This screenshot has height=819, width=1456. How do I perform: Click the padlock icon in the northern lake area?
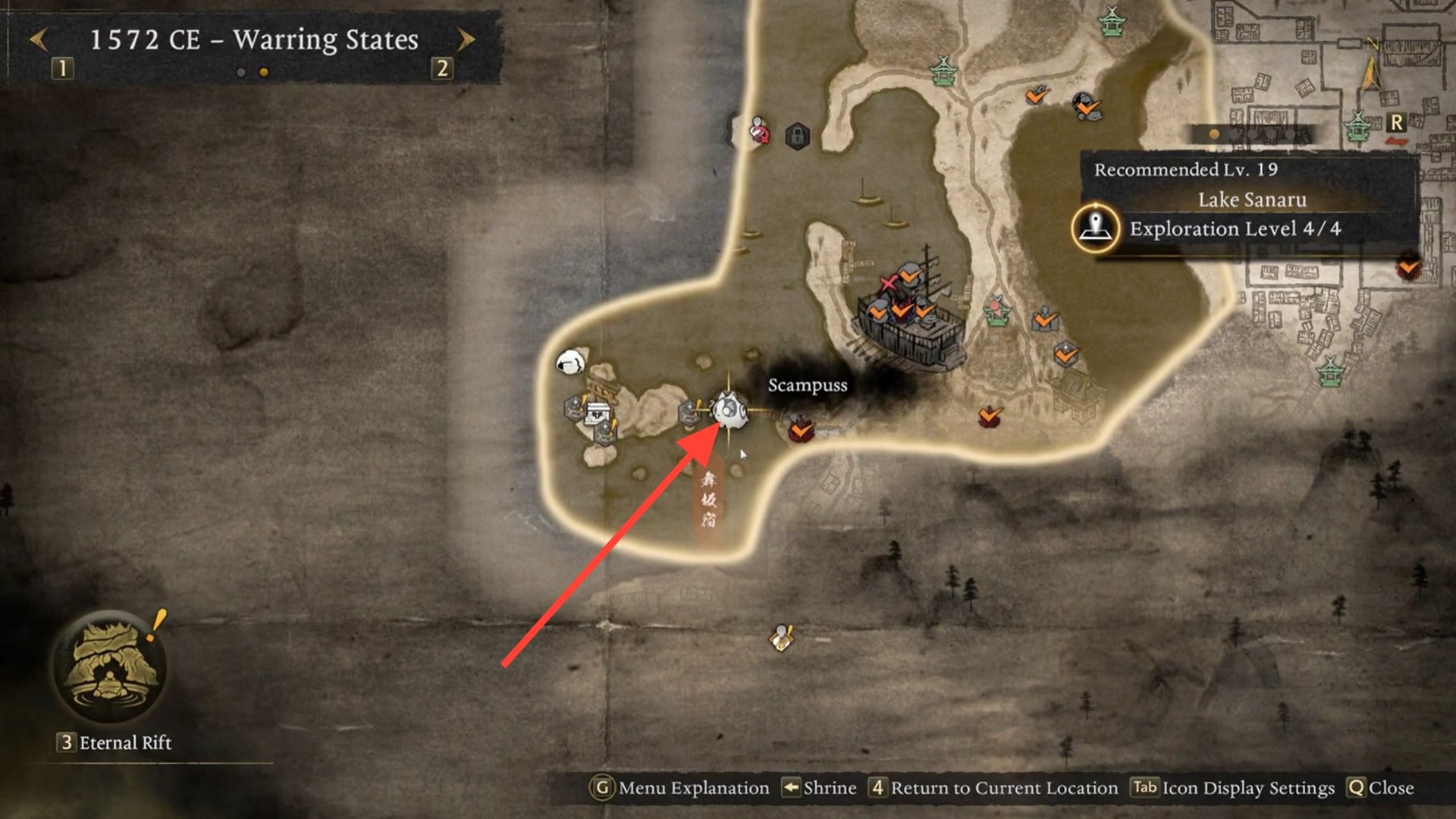tap(798, 135)
